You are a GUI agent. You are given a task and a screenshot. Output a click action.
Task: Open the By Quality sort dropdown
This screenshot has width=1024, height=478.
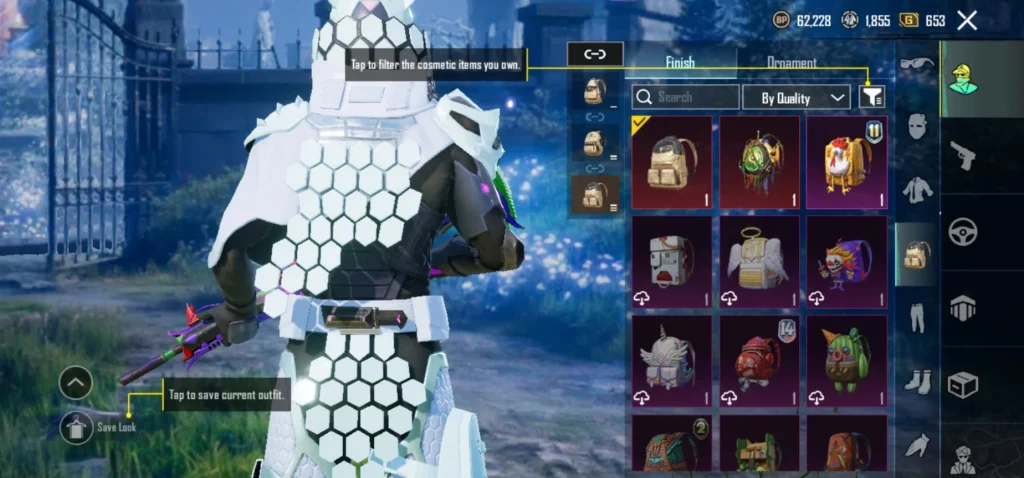point(796,97)
